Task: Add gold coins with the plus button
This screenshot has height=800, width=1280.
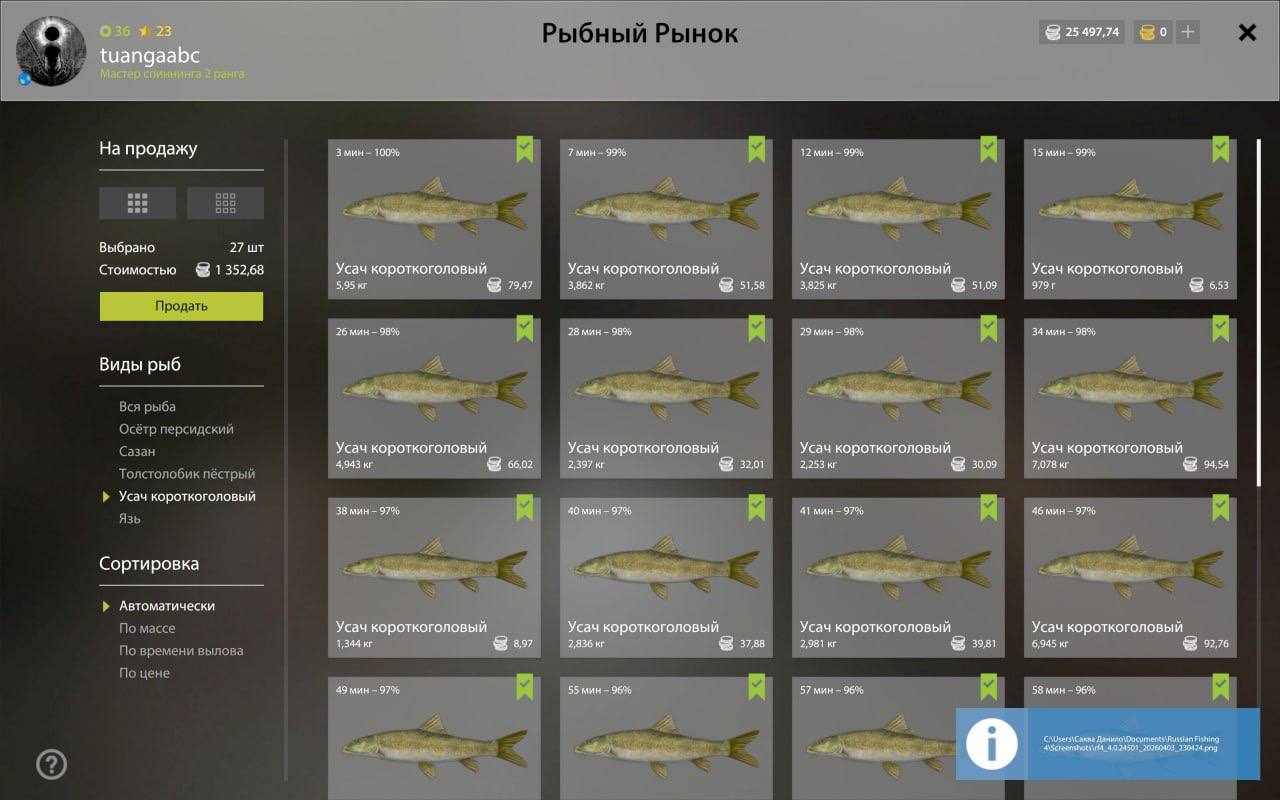Action: [1188, 32]
